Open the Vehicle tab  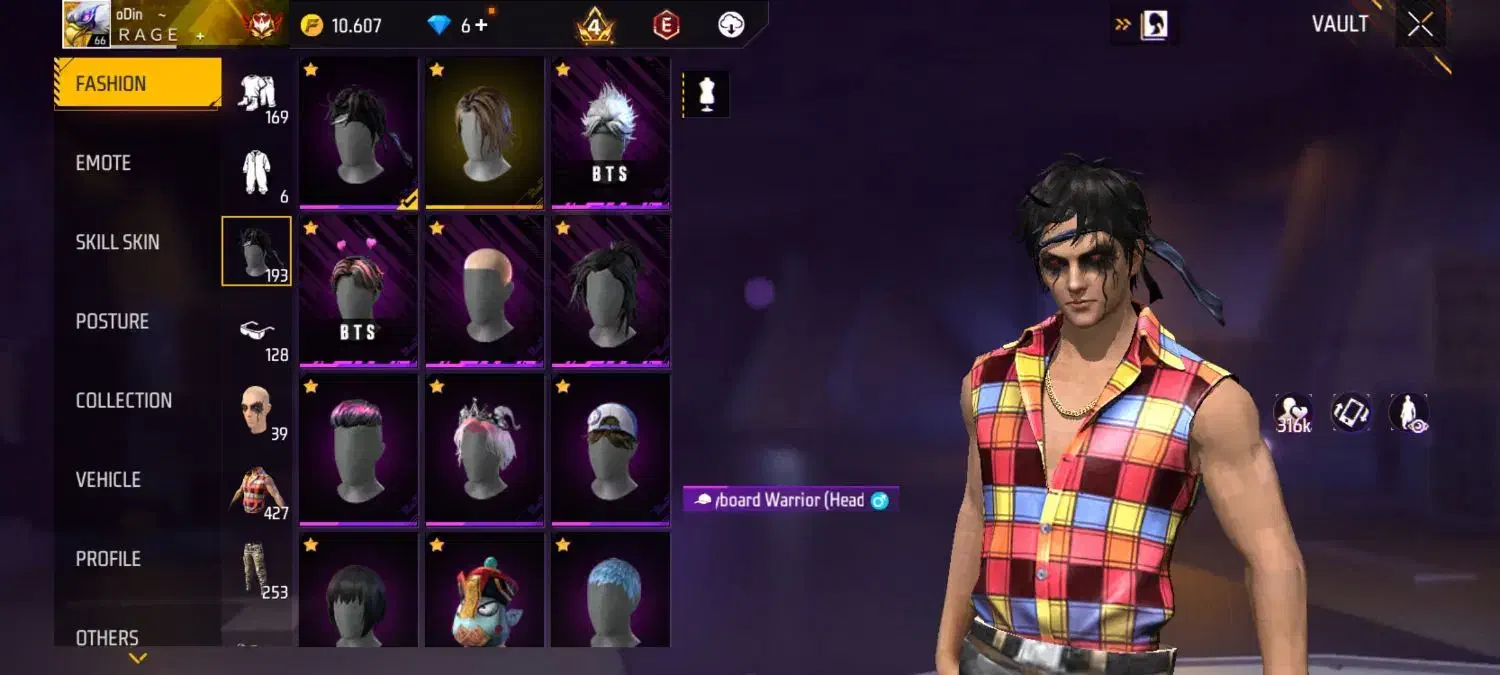pos(108,480)
